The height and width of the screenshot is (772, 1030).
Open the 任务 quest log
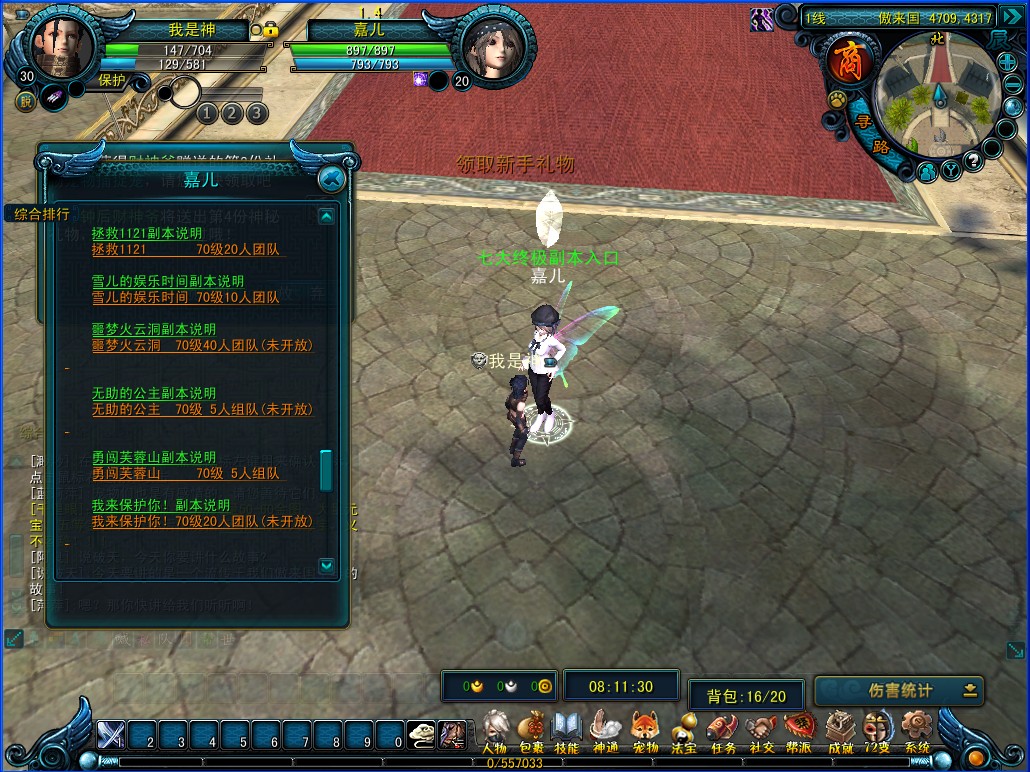[723, 730]
